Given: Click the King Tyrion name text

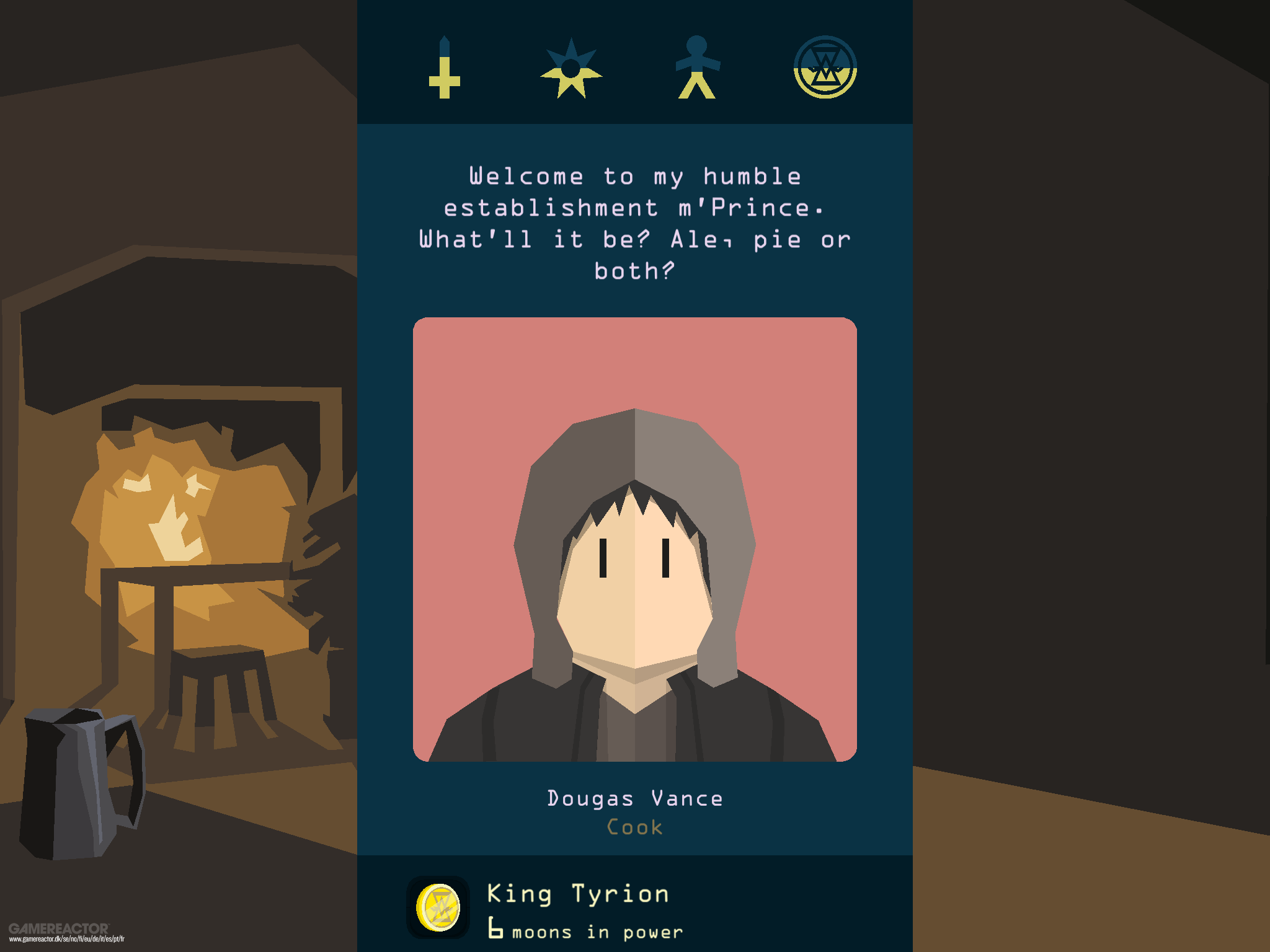Looking at the screenshot, I should point(577,892).
